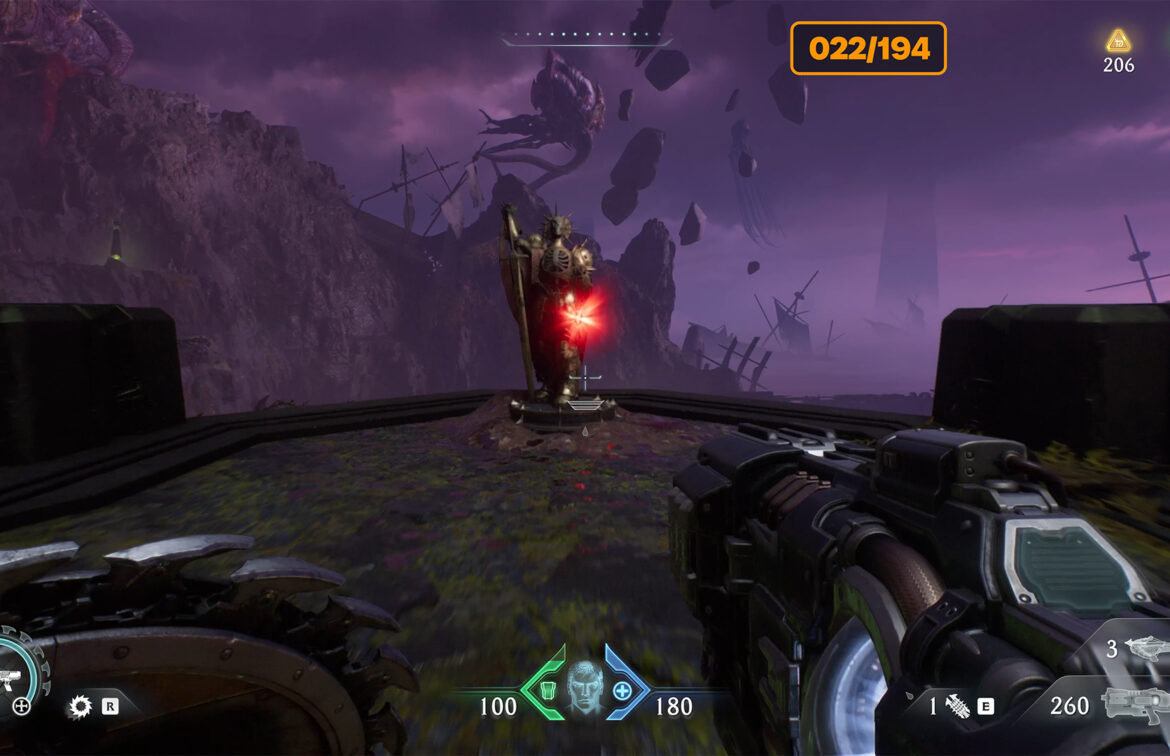Click the gold triangle currency icon
The height and width of the screenshot is (756, 1170).
click(1118, 41)
